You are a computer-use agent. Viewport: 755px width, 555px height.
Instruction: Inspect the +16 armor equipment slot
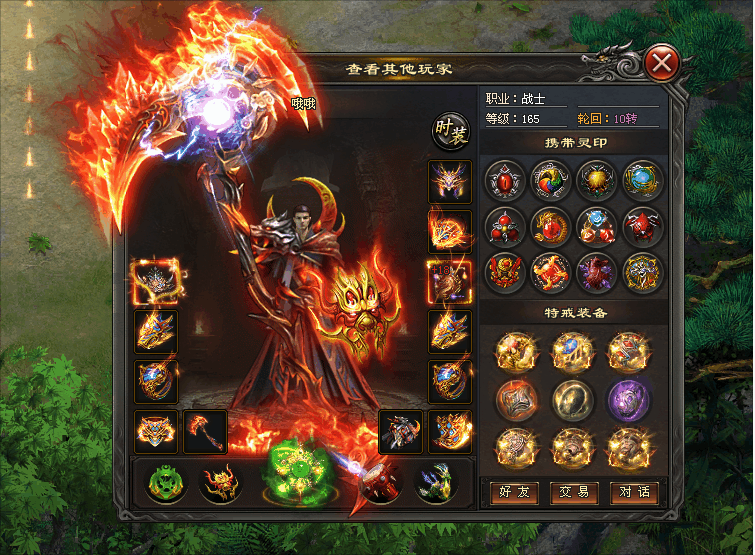coord(449,282)
